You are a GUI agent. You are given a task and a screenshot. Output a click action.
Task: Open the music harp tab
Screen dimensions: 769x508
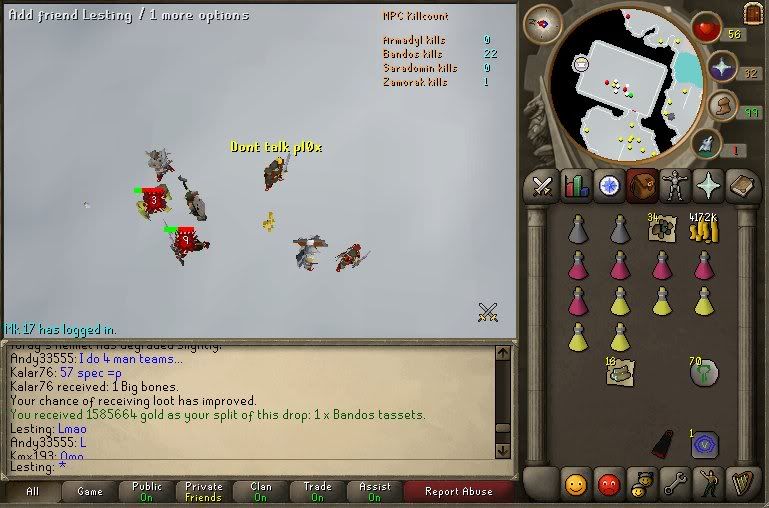tap(741, 485)
